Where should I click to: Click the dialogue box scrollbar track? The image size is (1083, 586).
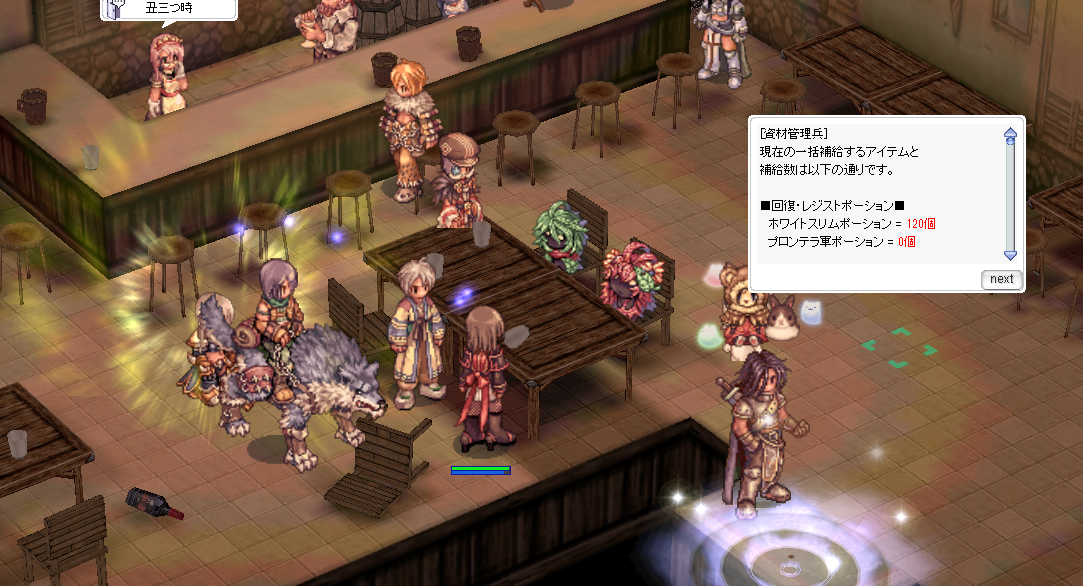click(x=1010, y=197)
